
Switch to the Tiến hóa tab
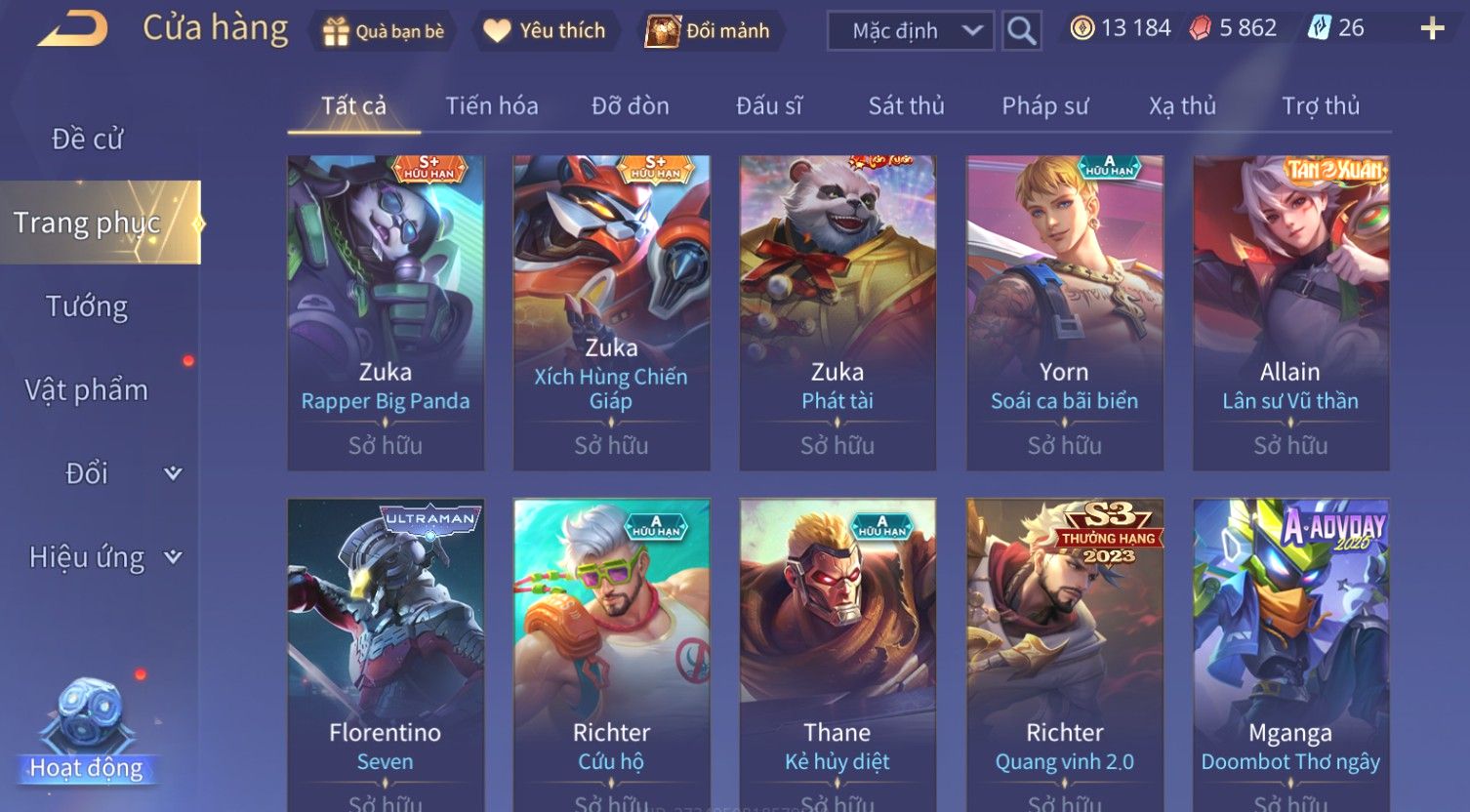point(492,106)
